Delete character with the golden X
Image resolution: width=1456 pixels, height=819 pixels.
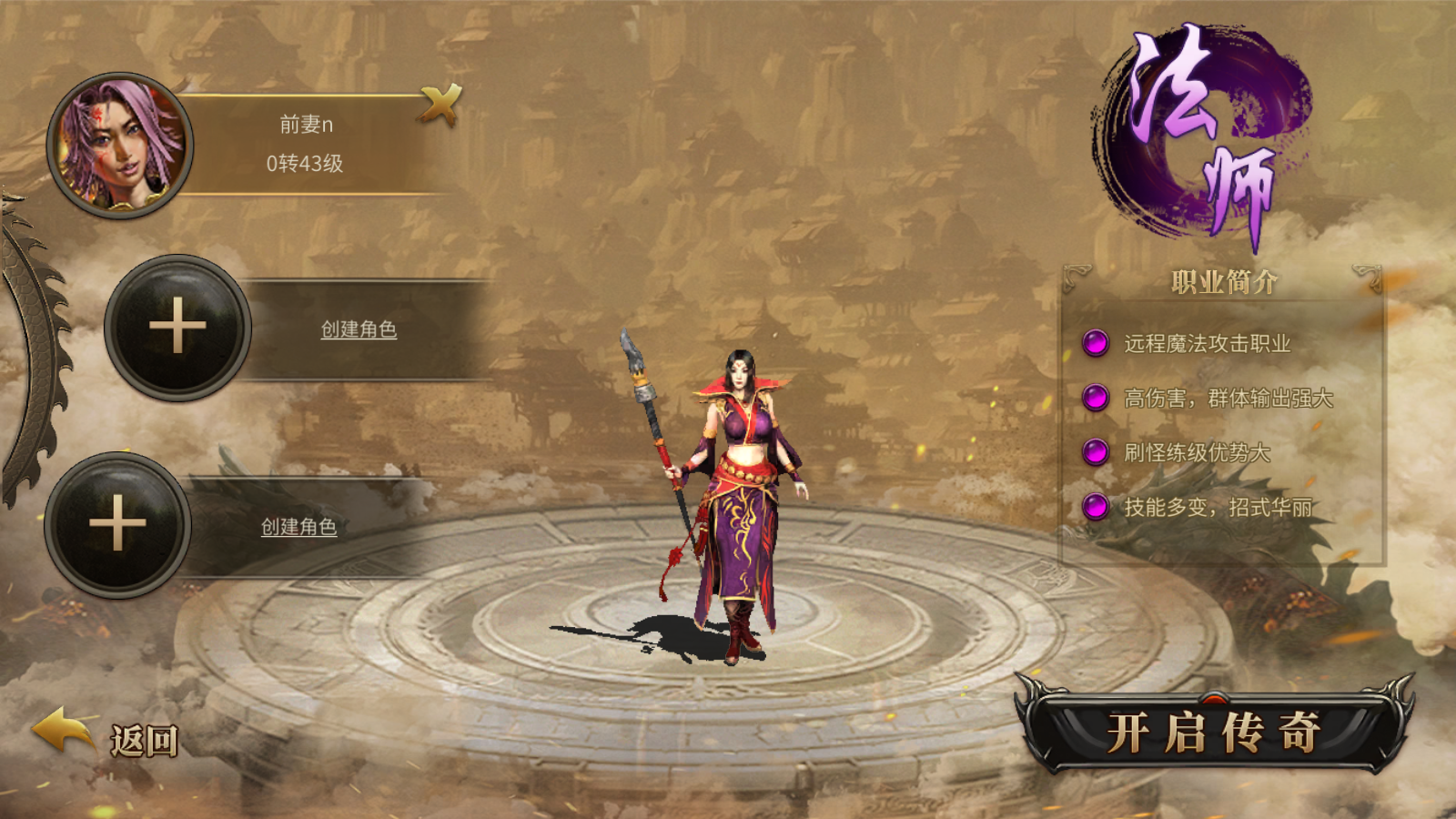(441, 104)
